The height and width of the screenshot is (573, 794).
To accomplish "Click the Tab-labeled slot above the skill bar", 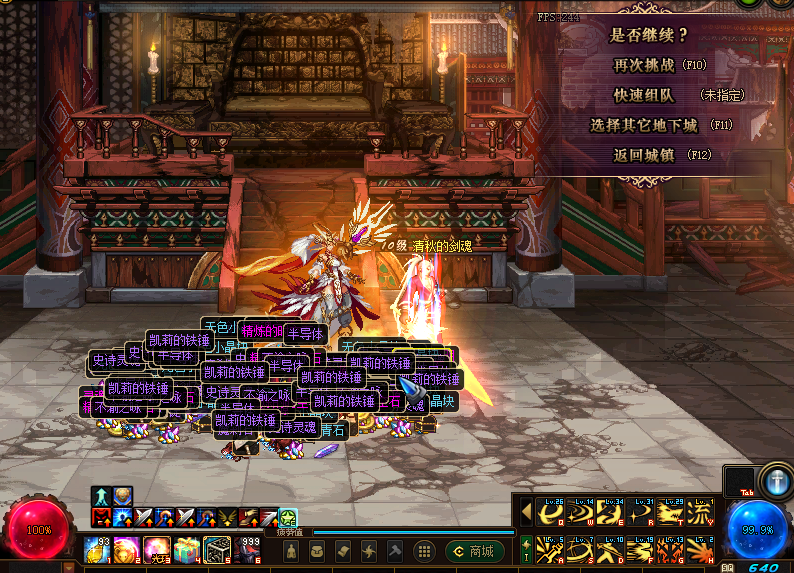I will pos(739,481).
